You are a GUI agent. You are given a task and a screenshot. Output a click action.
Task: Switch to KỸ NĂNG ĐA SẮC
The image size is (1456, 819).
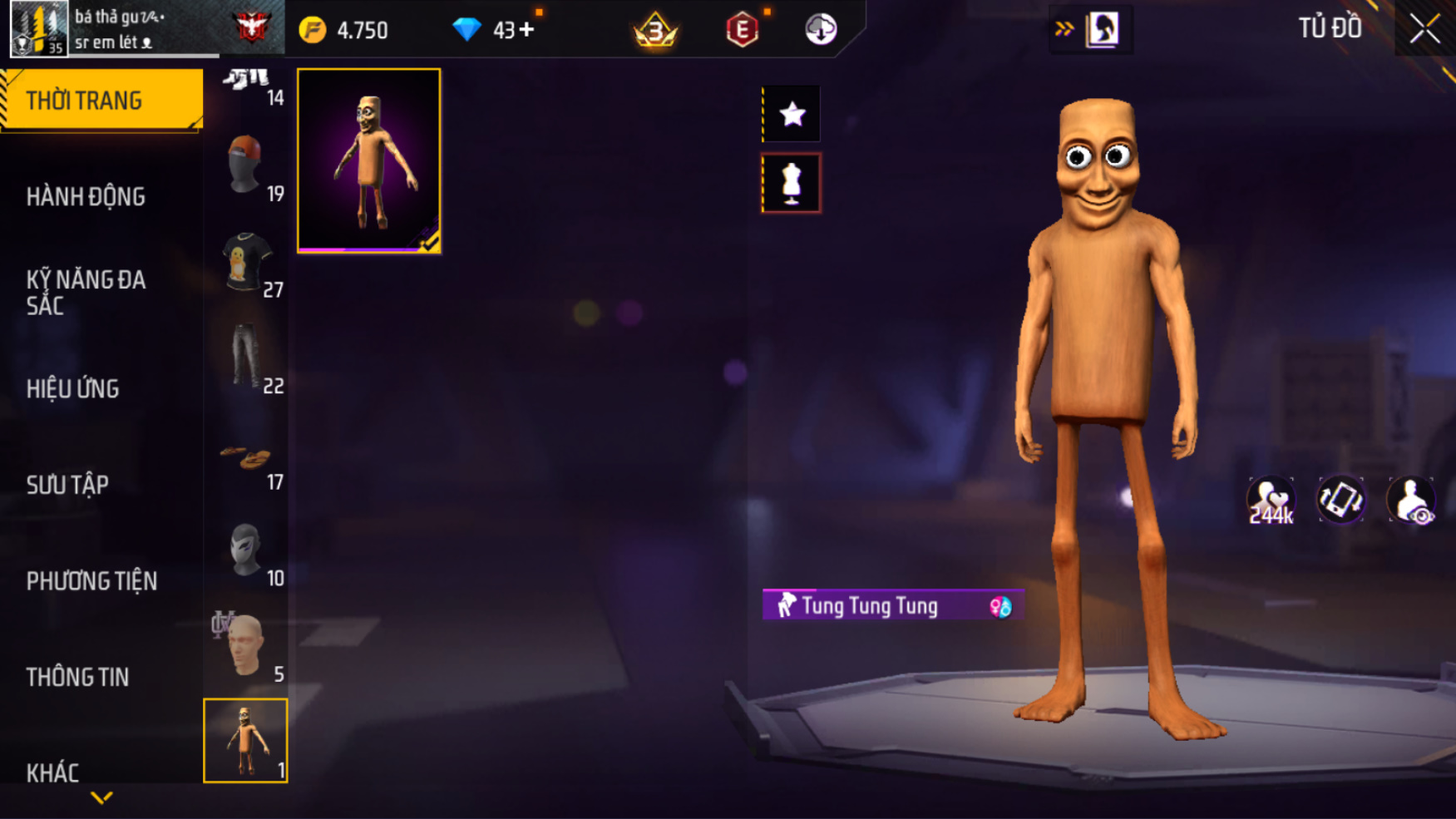[86, 292]
